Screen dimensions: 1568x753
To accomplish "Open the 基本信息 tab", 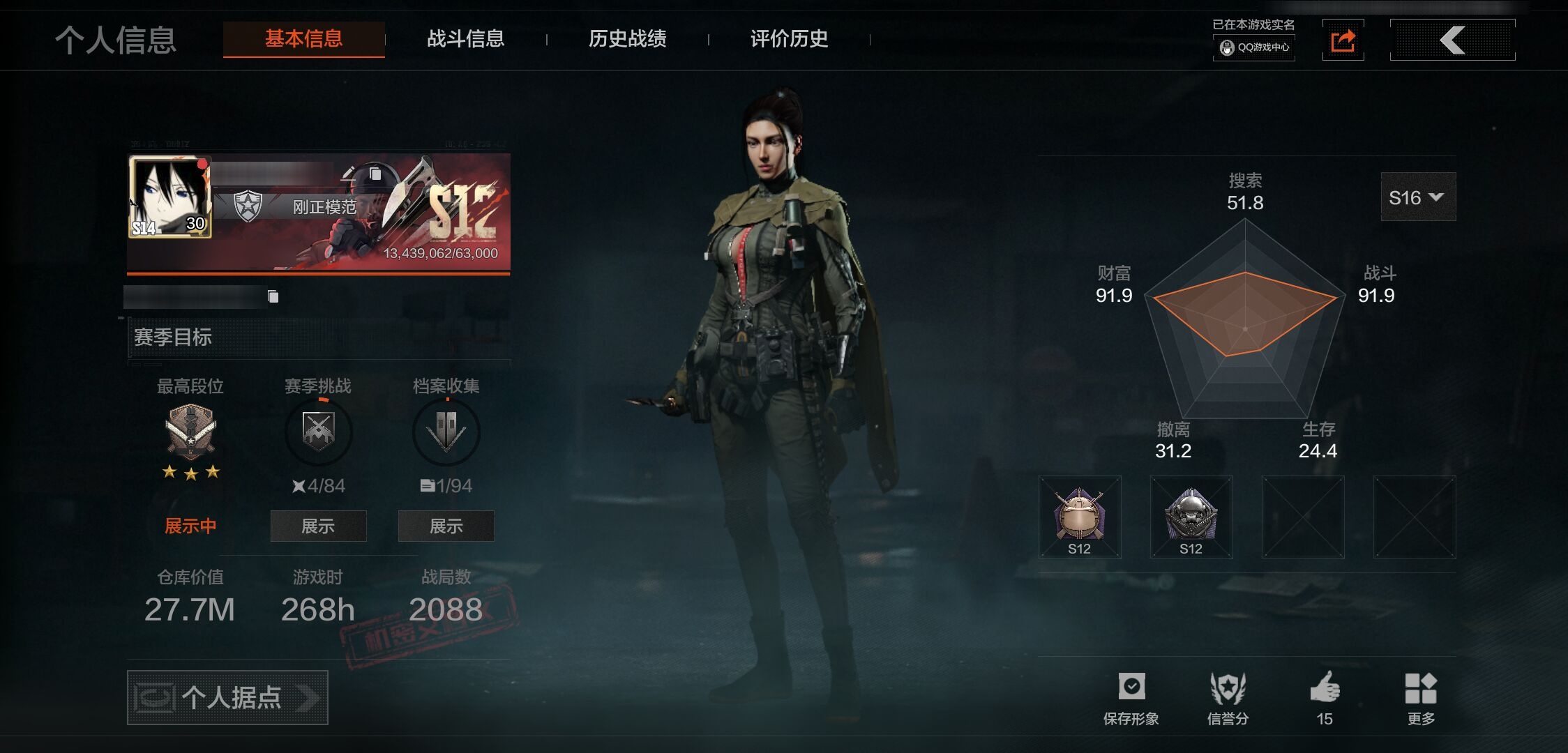I will pyautogui.click(x=303, y=39).
